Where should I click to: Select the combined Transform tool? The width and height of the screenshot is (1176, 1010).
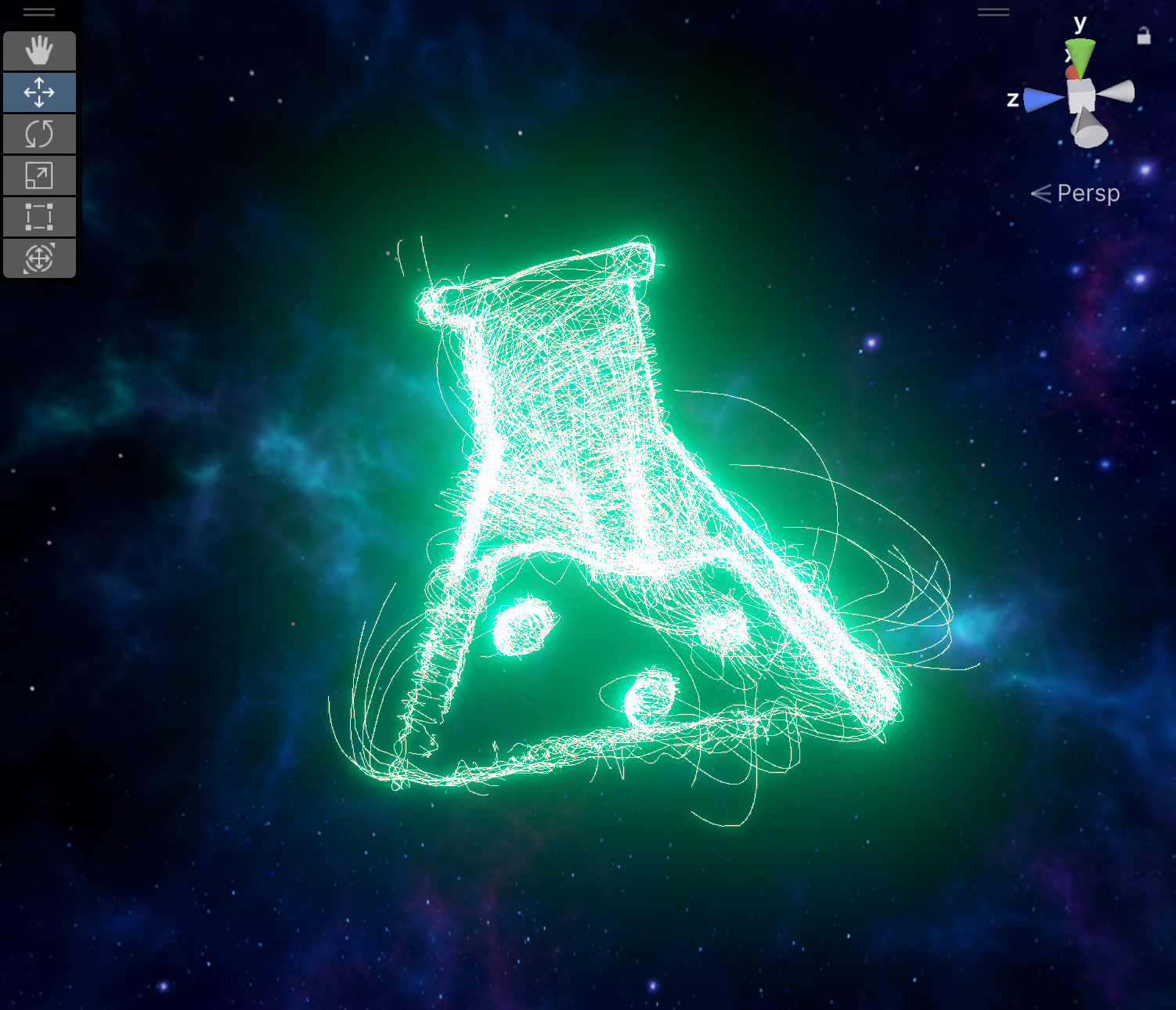[x=39, y=258]
